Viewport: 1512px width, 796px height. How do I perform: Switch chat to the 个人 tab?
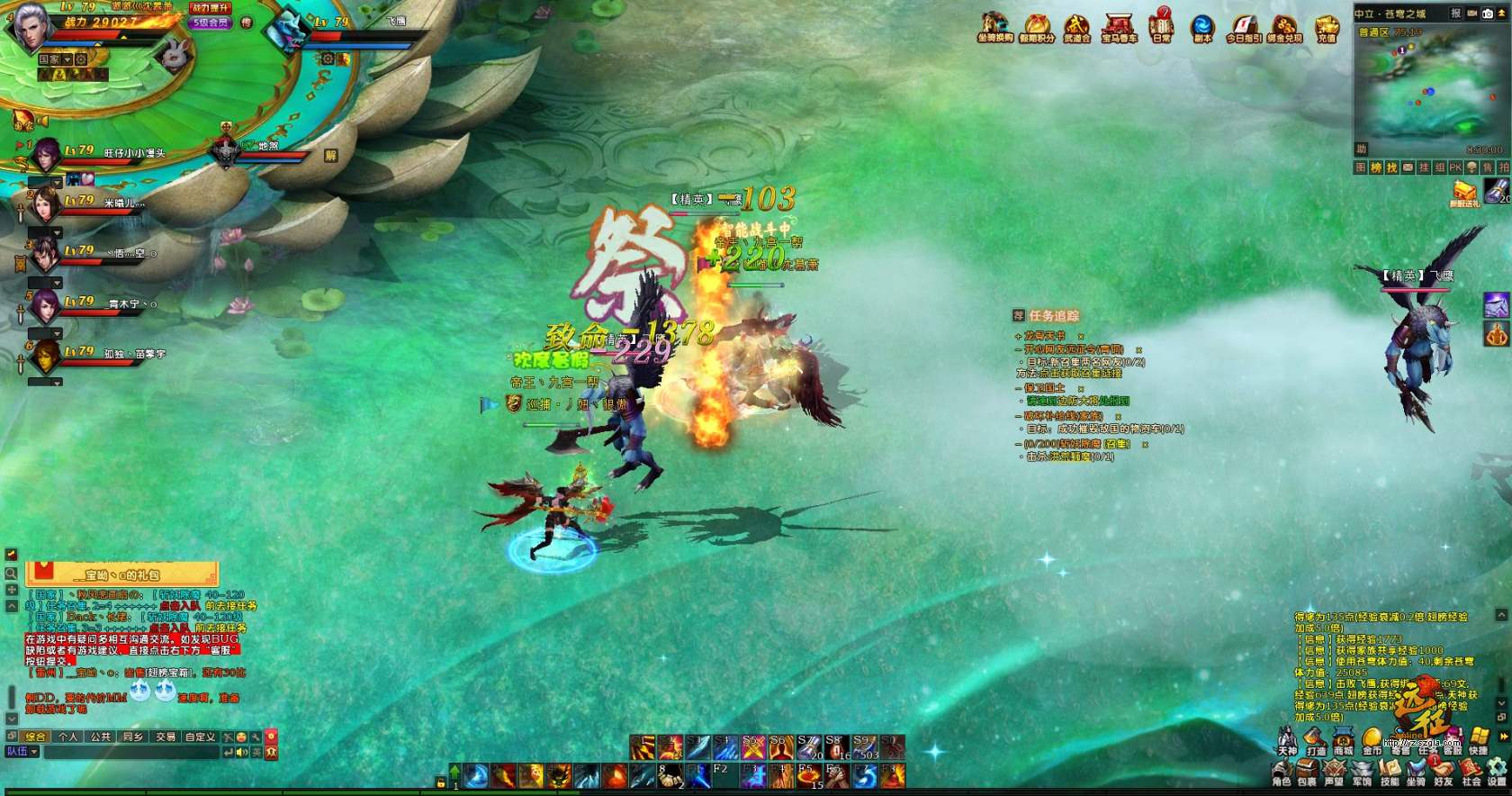pos(68,737)
